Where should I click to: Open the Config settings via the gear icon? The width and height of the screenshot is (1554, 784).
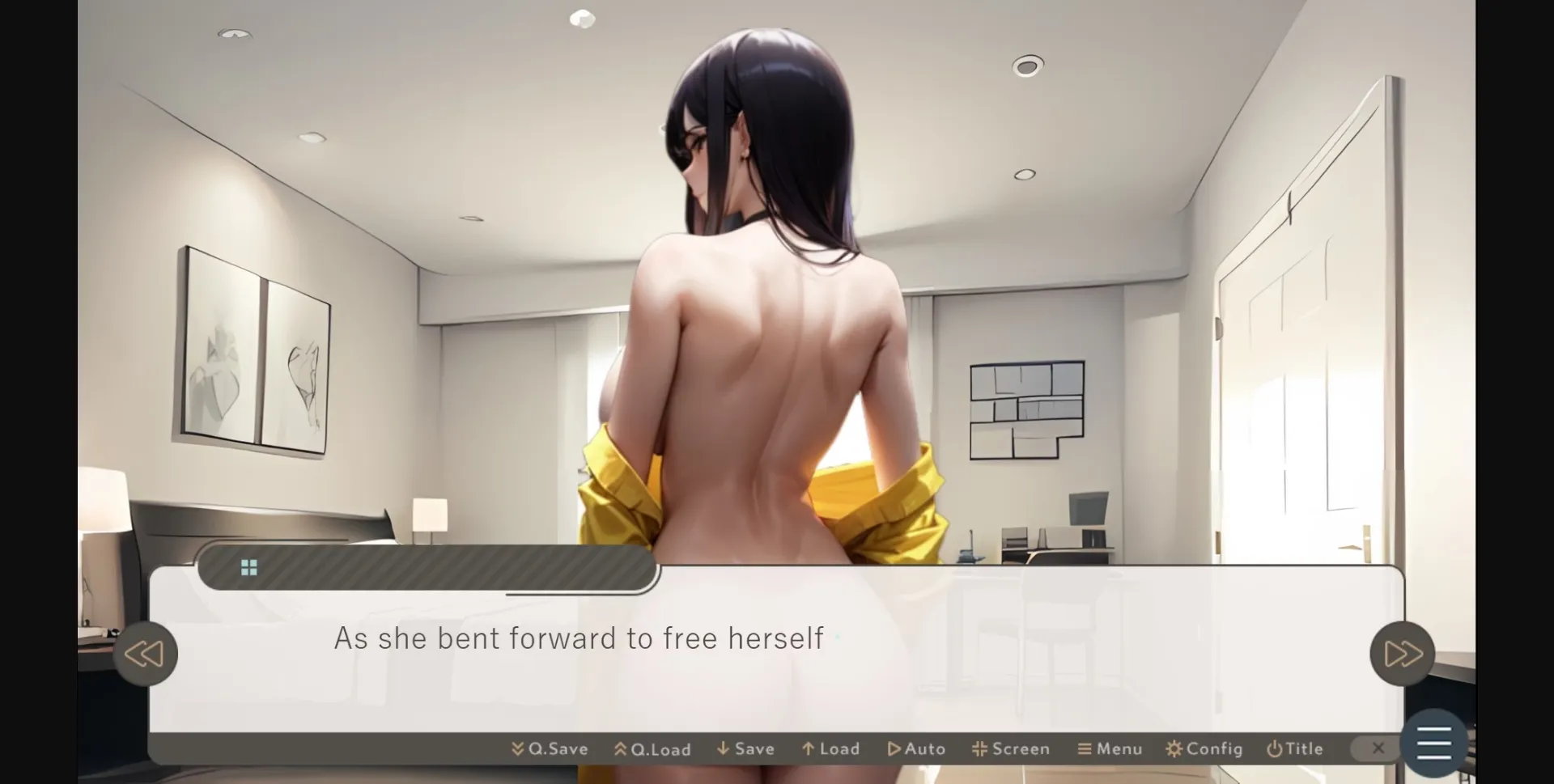coord(1175,748)
